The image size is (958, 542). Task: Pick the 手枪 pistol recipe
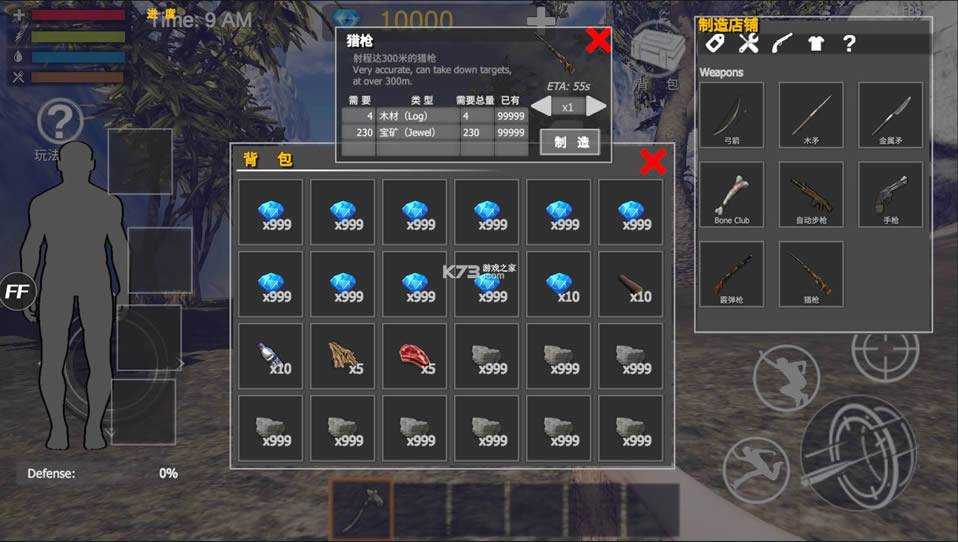pos(890,195)
